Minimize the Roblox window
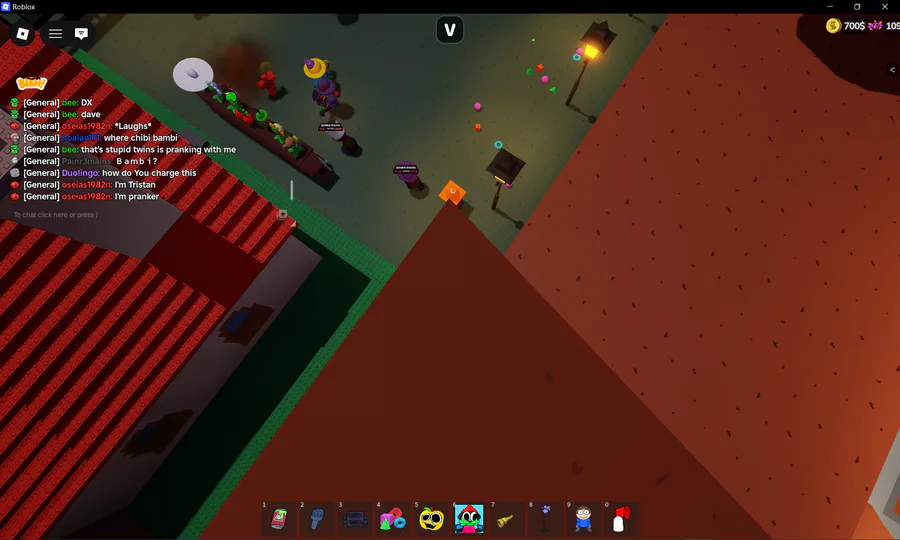 (829, 6)
